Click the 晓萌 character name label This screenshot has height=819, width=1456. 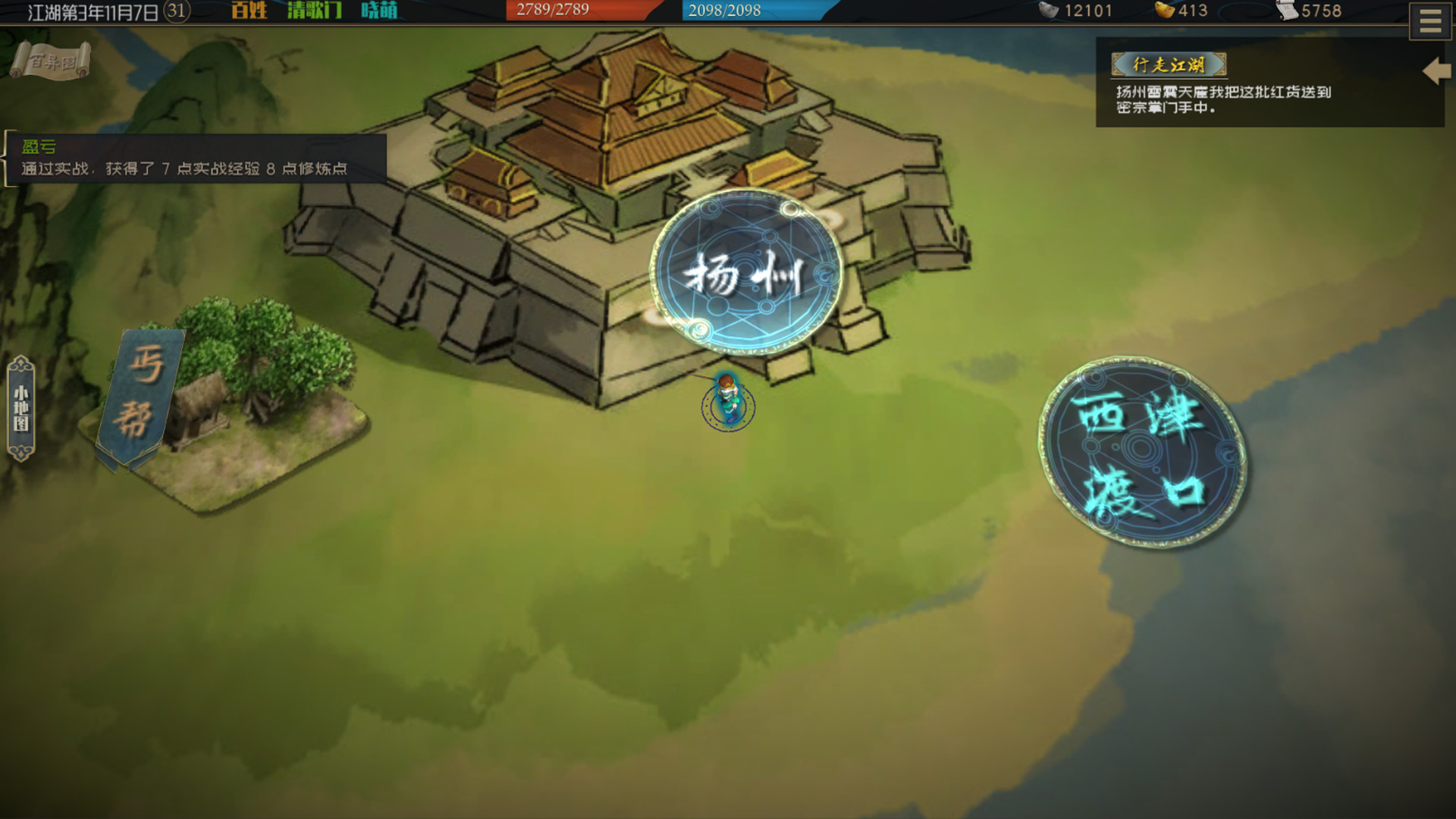(378, 11)
